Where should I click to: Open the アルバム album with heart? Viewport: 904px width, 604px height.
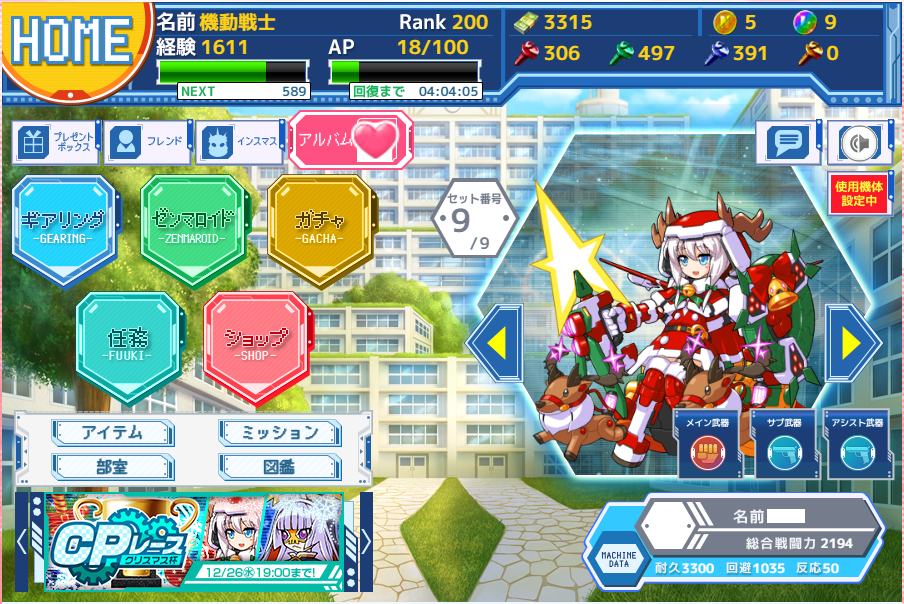click(x=349, y=141)
